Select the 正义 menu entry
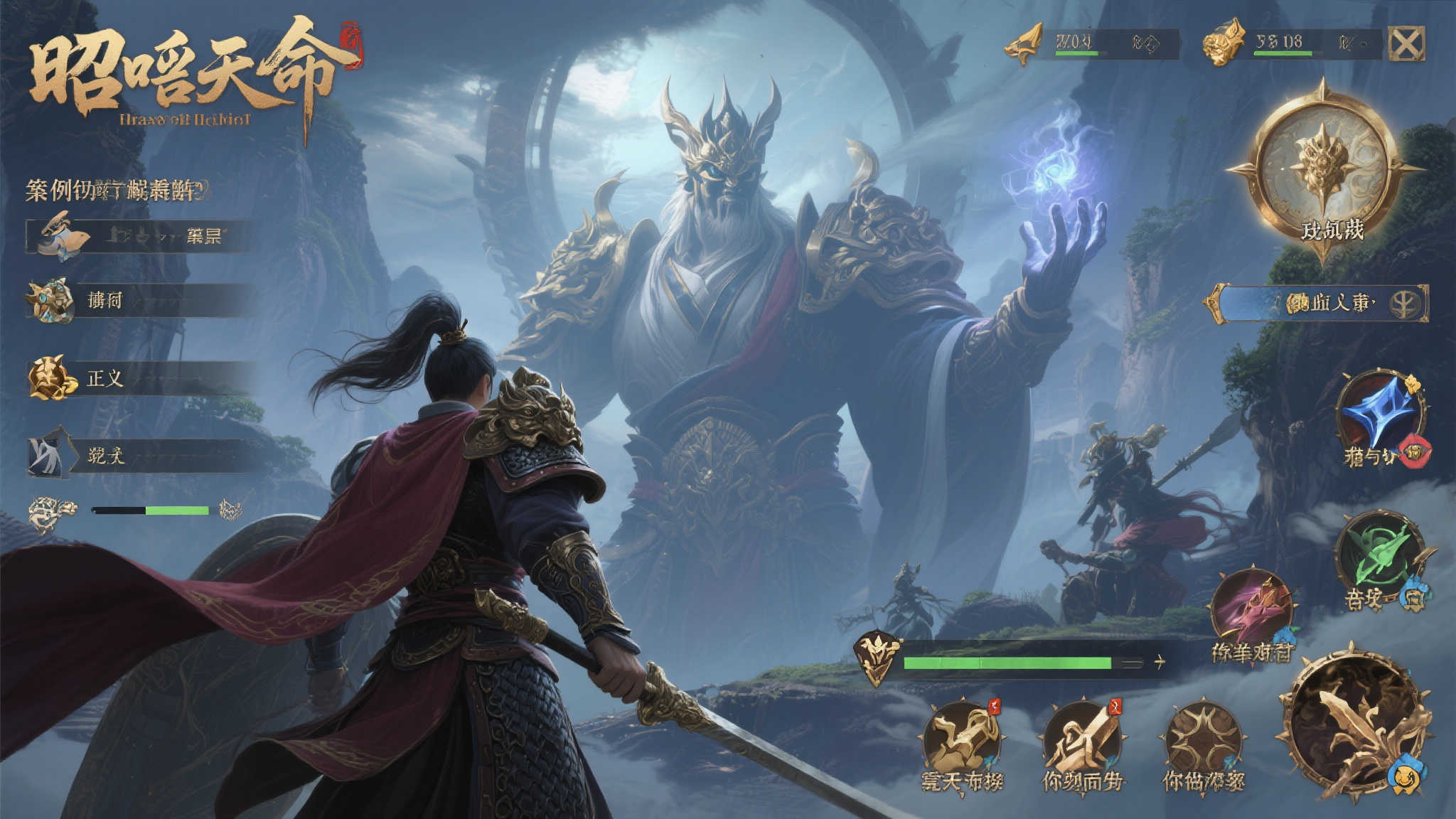The height and width of the screenshot is (819, 1456). coord(142,378)
